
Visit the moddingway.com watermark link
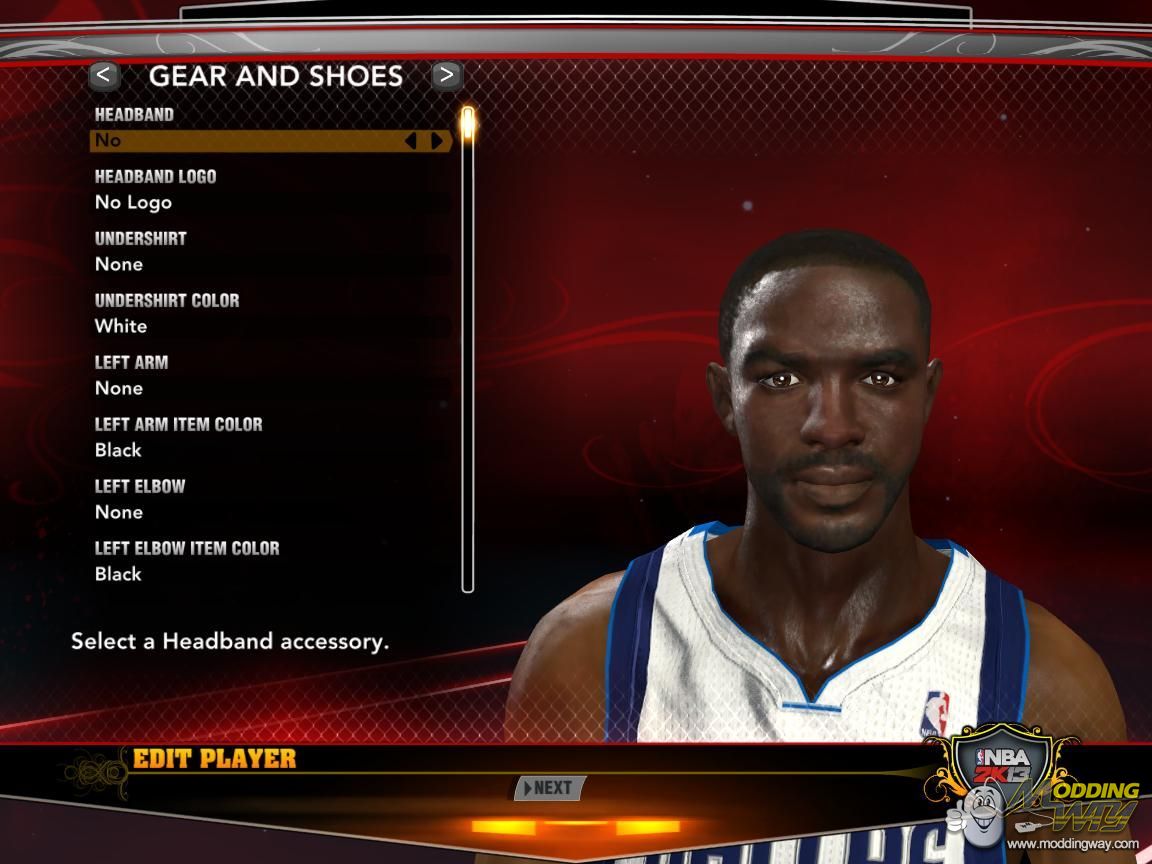[1072, 844]
